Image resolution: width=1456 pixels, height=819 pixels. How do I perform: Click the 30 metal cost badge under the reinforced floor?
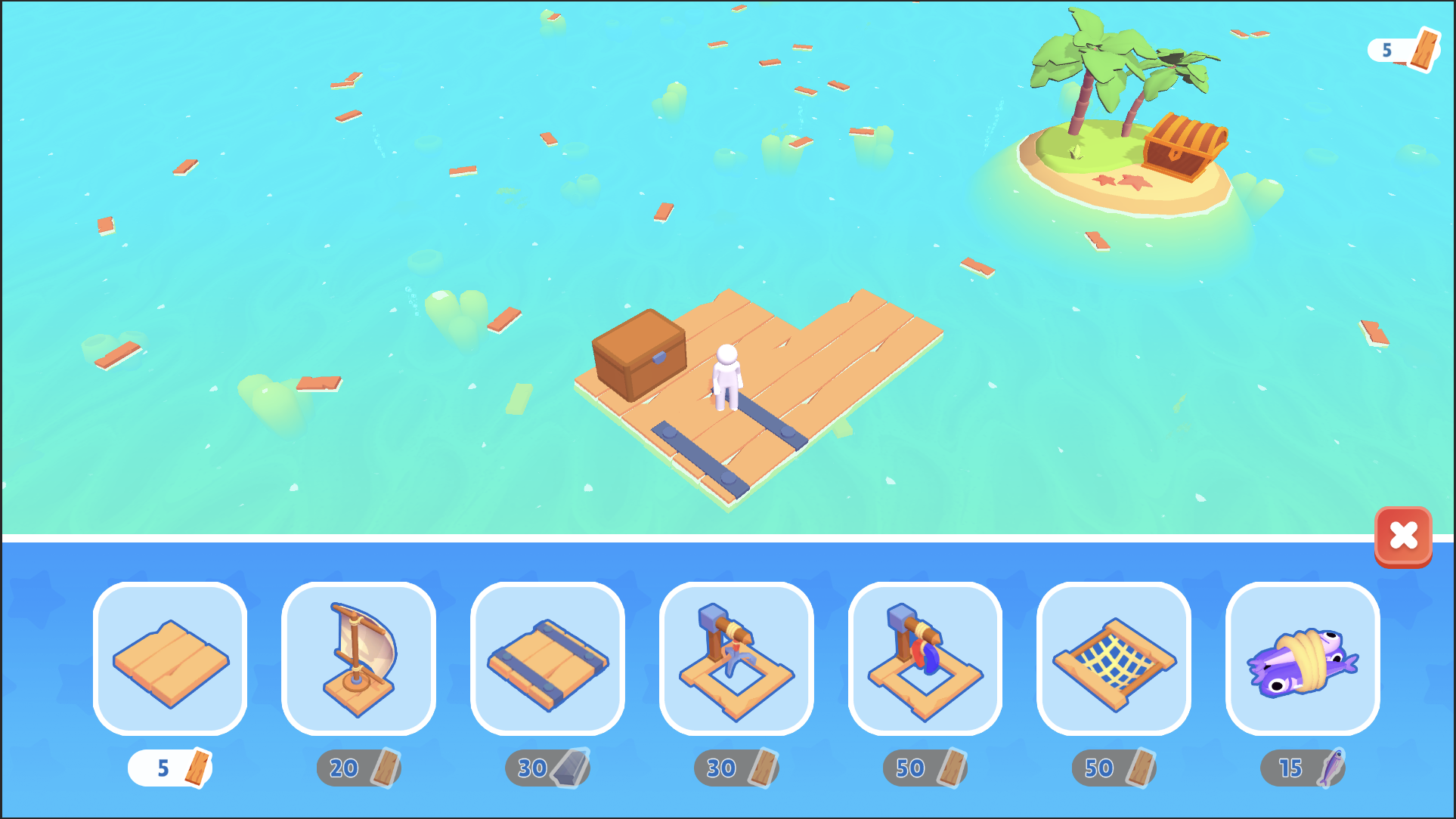(547, 768)
